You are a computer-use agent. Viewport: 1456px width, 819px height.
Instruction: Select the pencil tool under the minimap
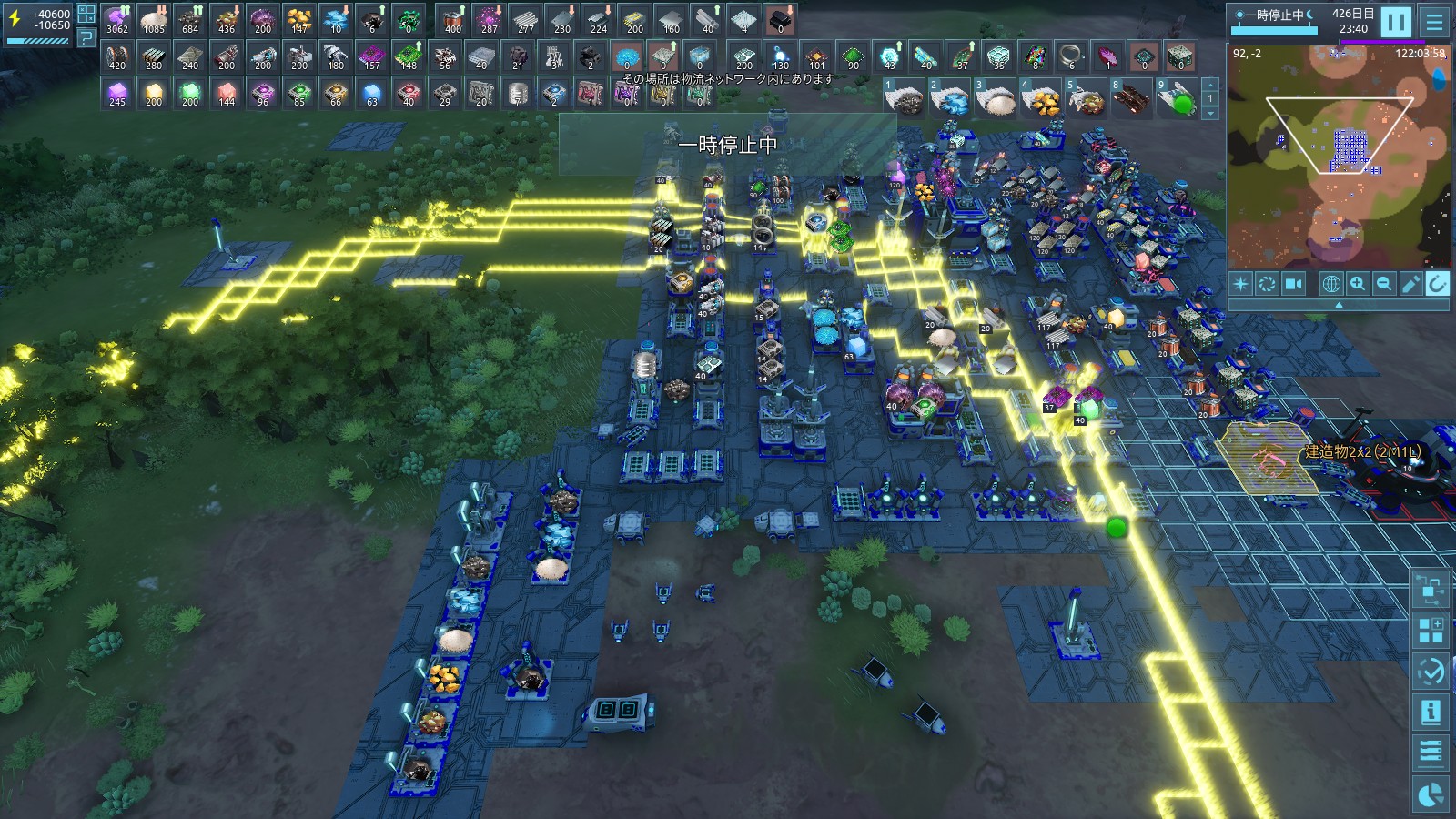pyautogui.click(x=1410, y=284)
